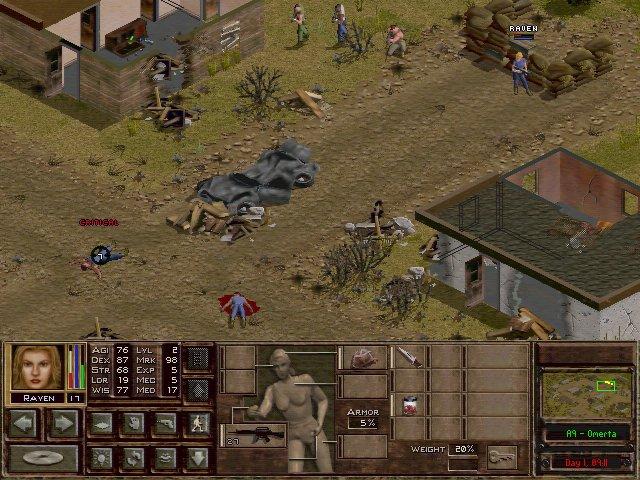Activate the hand action button
Screen dimensions: 640x480
point(134,423)
